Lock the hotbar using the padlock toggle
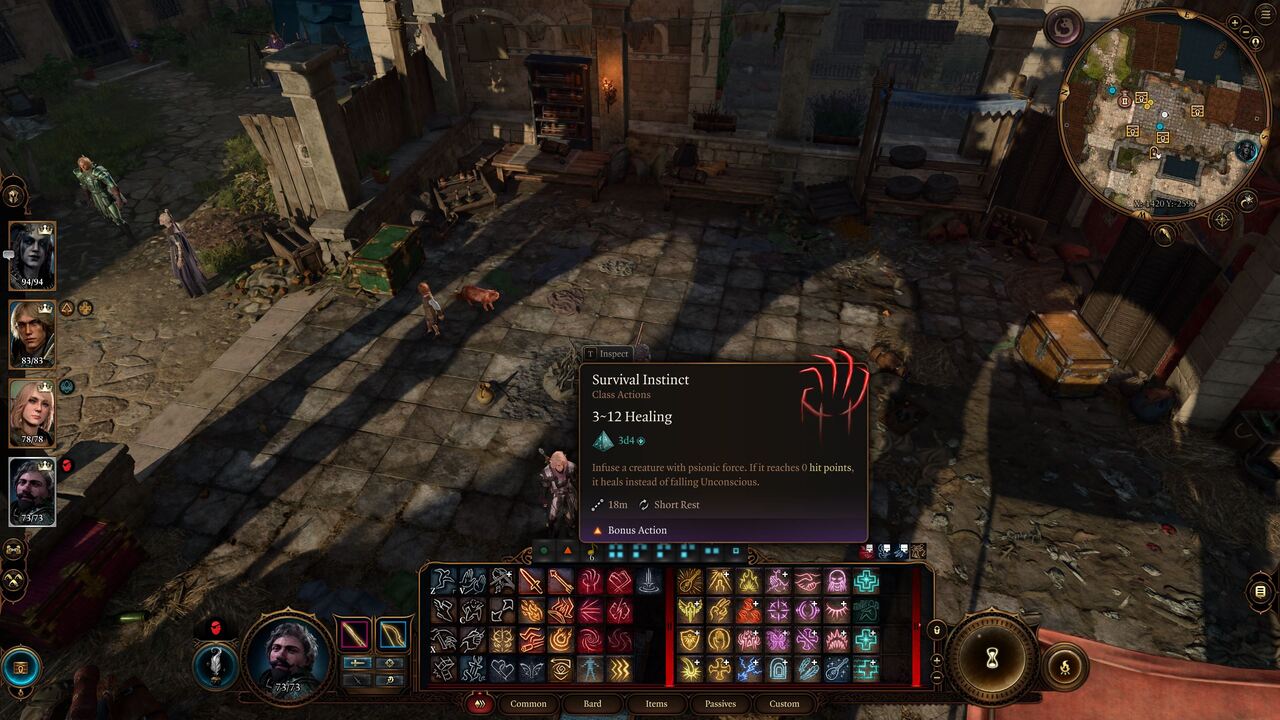Image resolution: width=1280 pixels, height=720 pixels. pos(936,630)
